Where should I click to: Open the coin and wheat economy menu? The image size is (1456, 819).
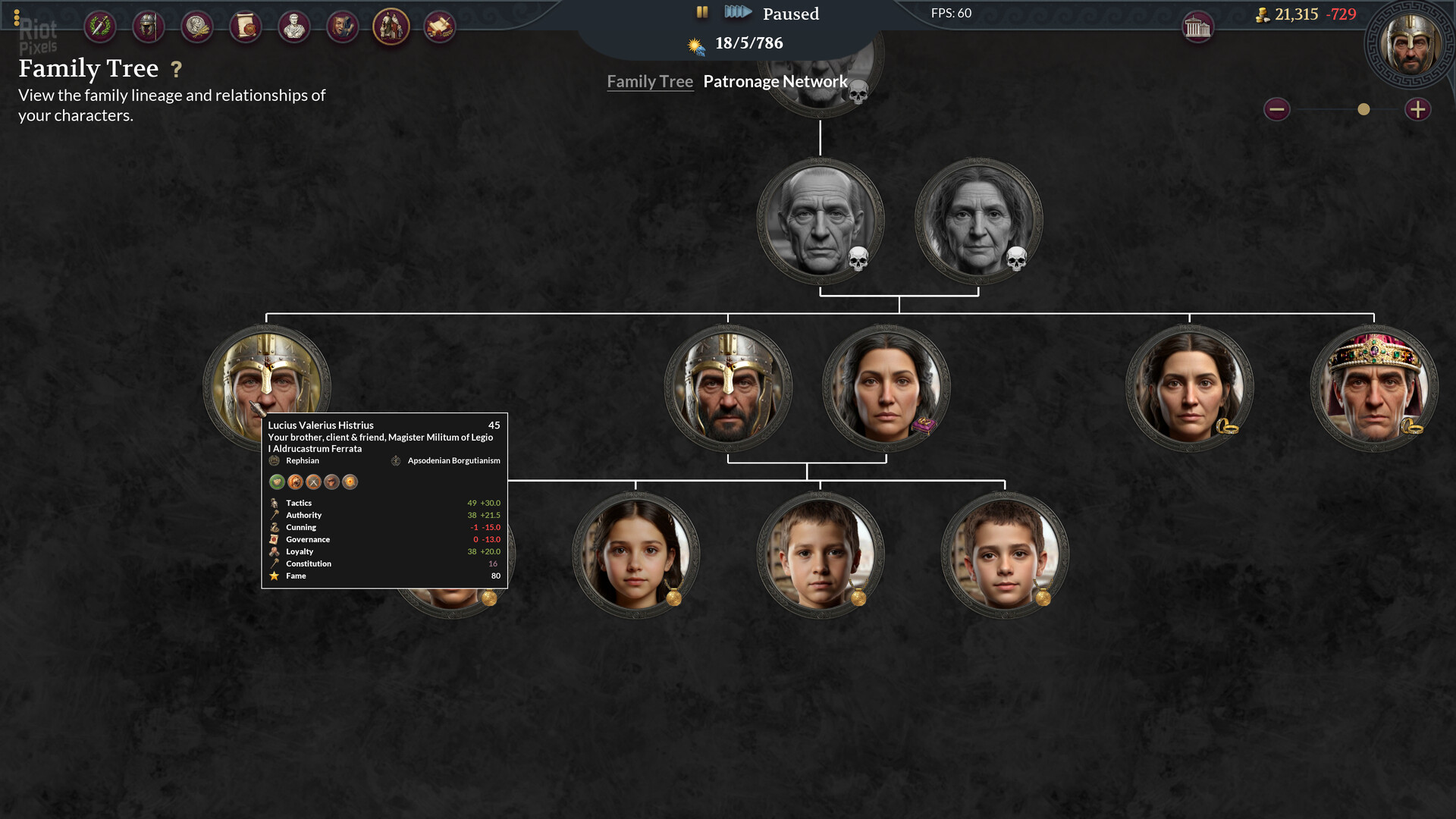point(196,27)
